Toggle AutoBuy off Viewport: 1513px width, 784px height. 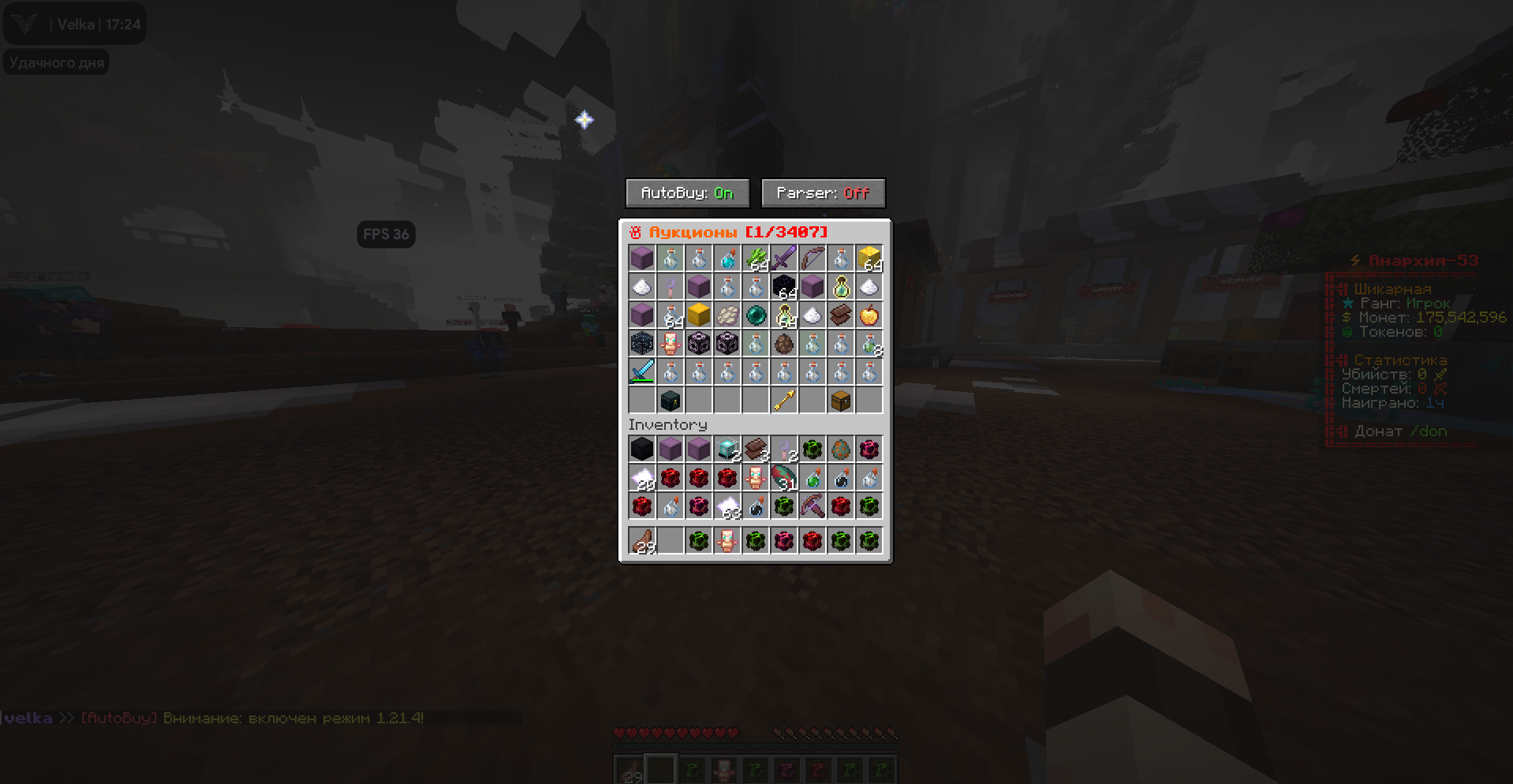[x=686, y=192]
